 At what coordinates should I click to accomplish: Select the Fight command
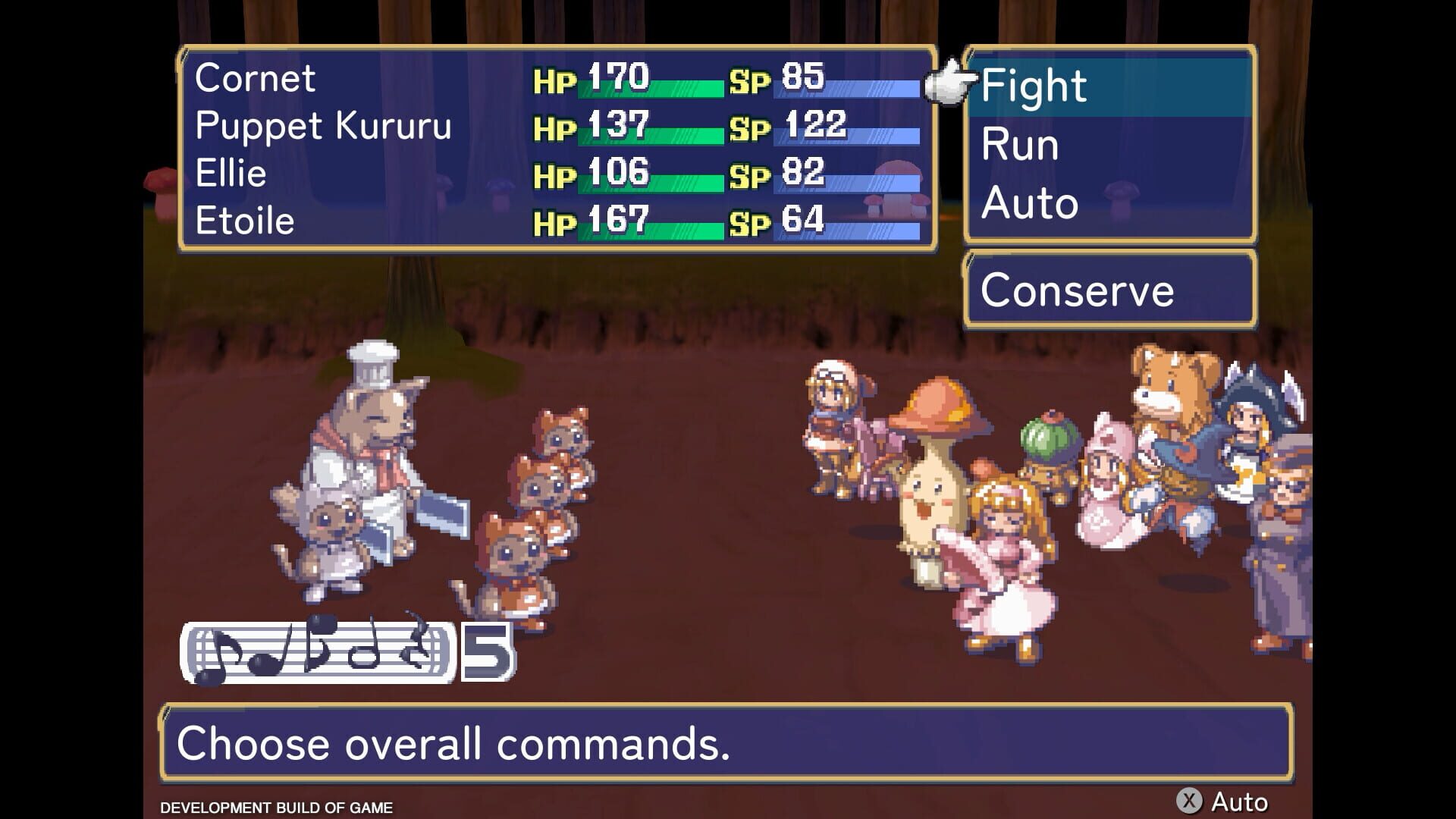tap(1034, 85)
